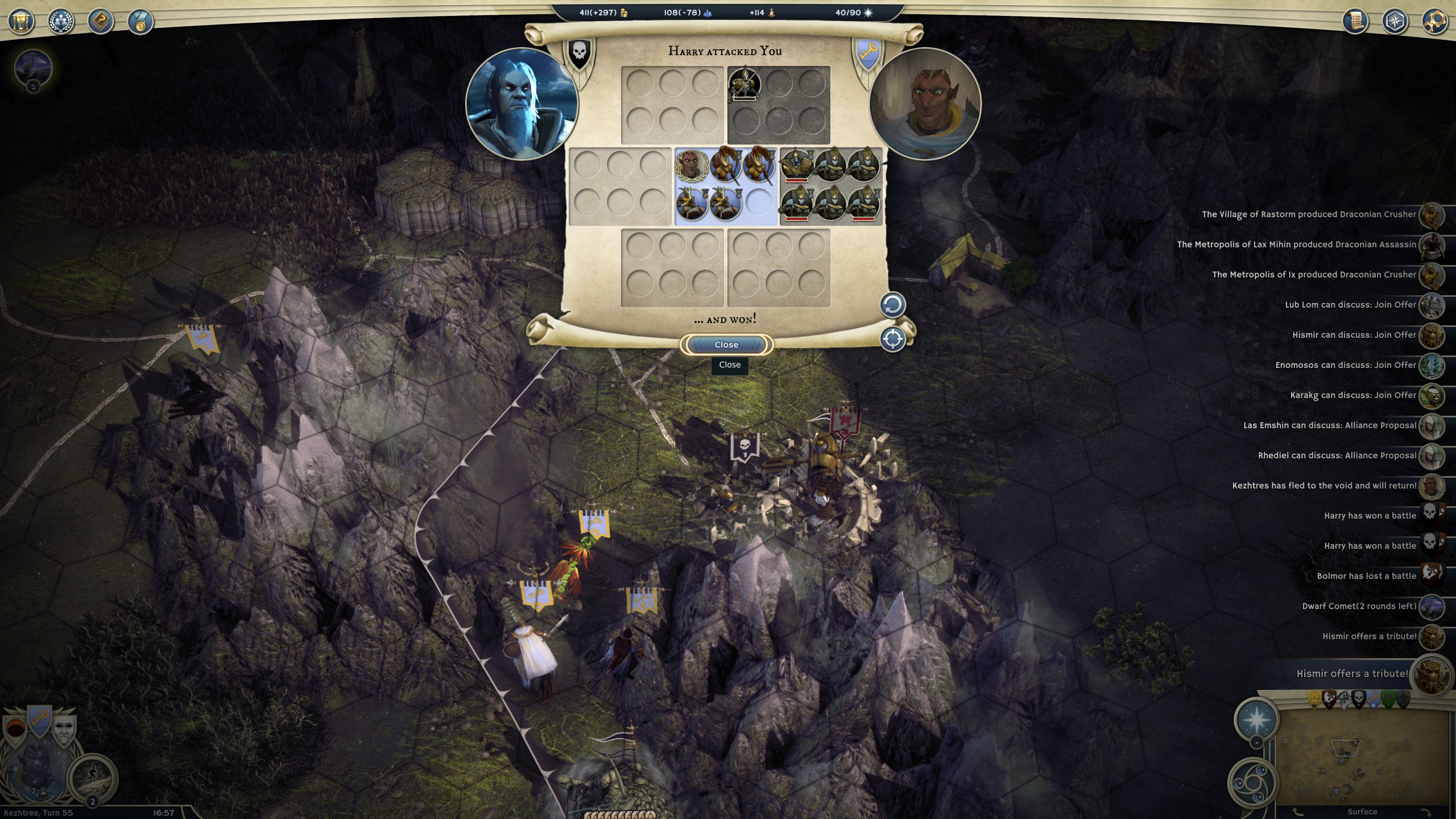Click the crosshair focus-on-location button
Viewport: 1456px width, 819px height.
point(892,340)
